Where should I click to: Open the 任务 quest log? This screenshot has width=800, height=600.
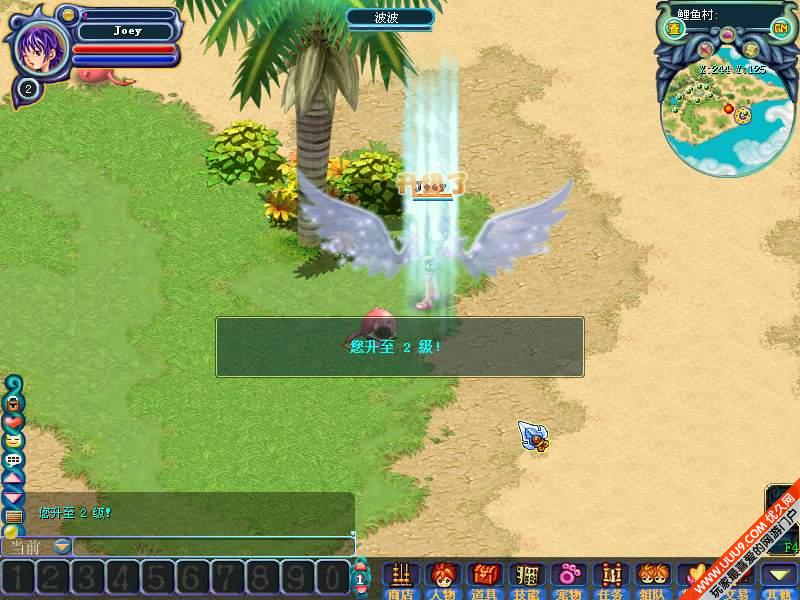click(611, 577)
